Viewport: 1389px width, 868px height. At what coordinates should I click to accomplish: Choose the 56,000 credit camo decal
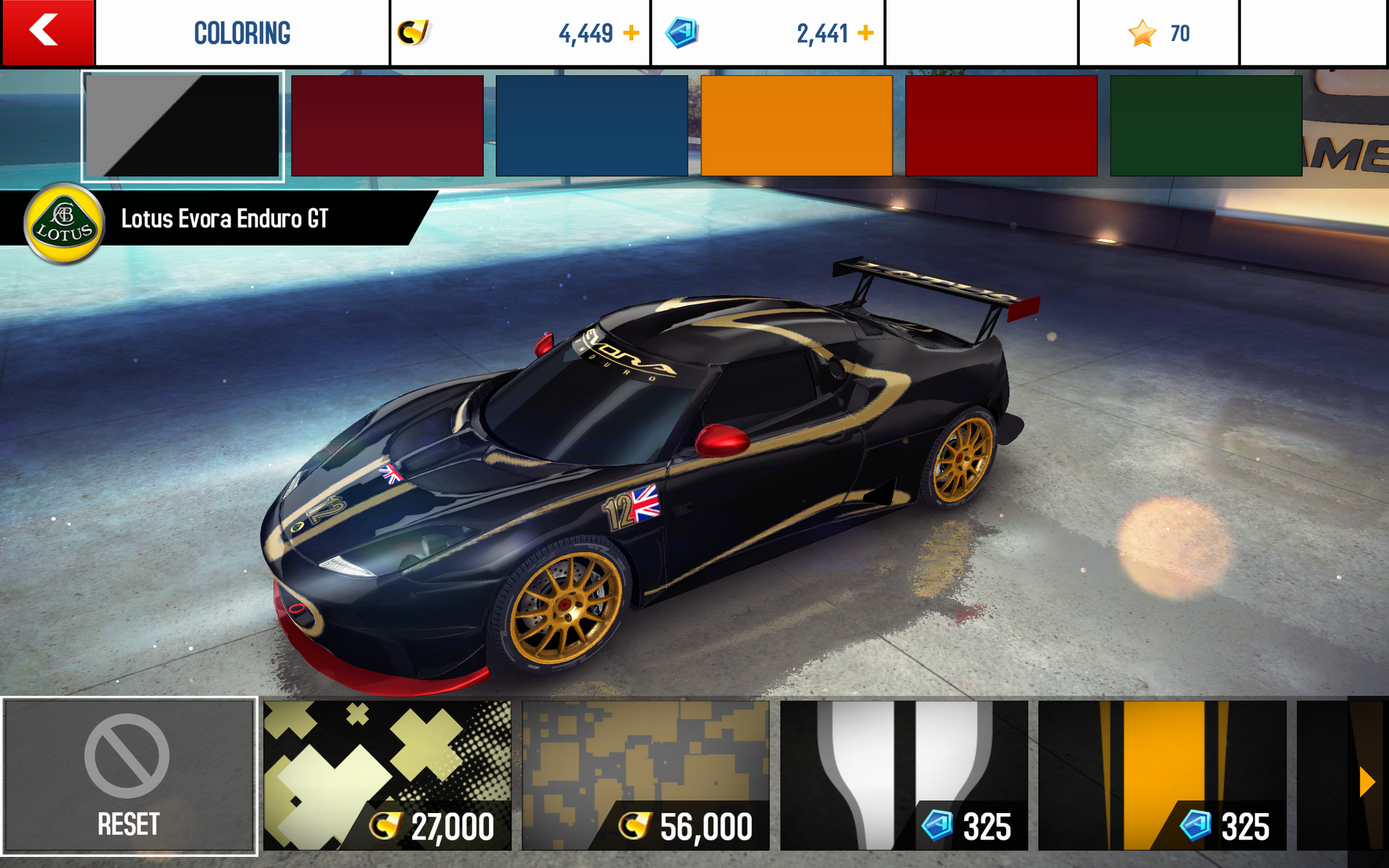coord(645,776)
